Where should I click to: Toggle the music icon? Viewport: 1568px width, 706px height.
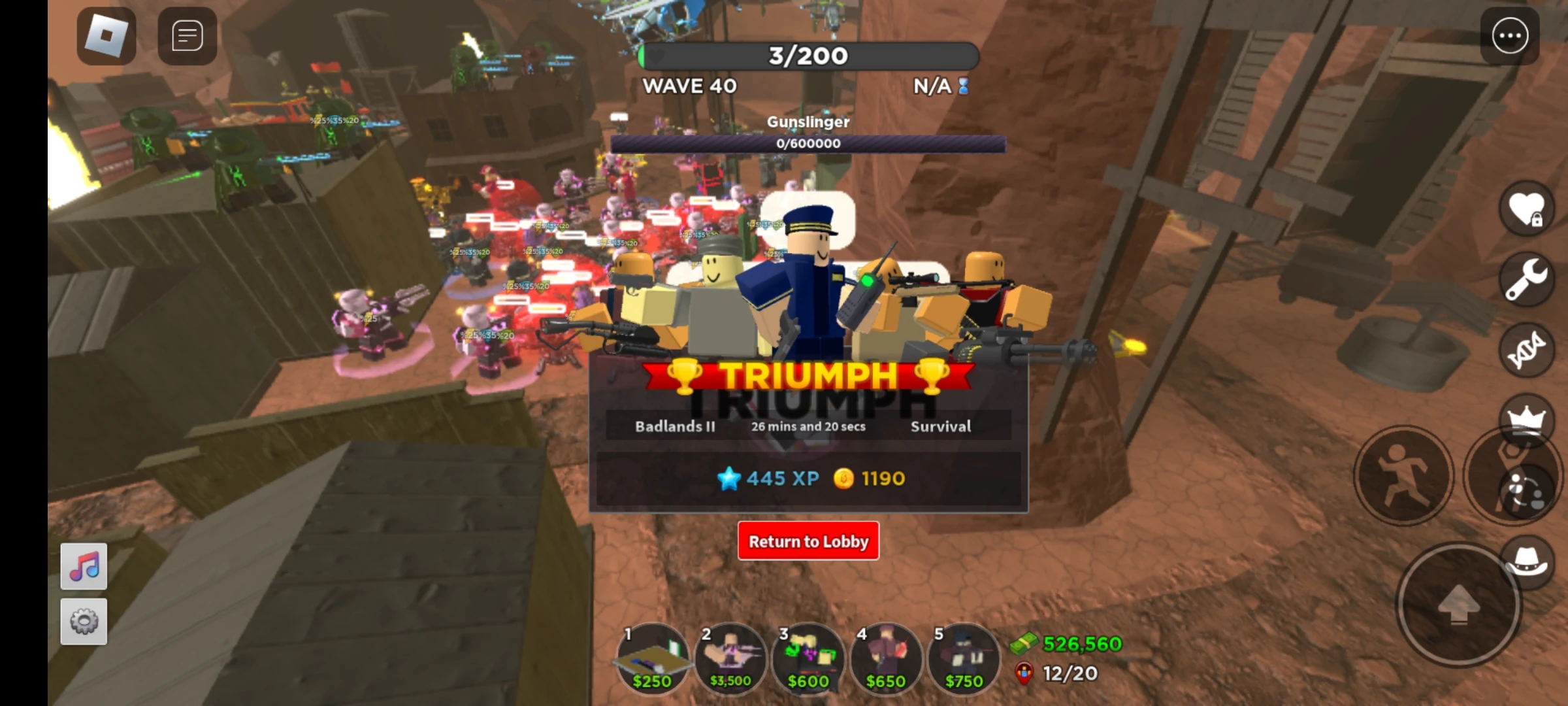82,565
